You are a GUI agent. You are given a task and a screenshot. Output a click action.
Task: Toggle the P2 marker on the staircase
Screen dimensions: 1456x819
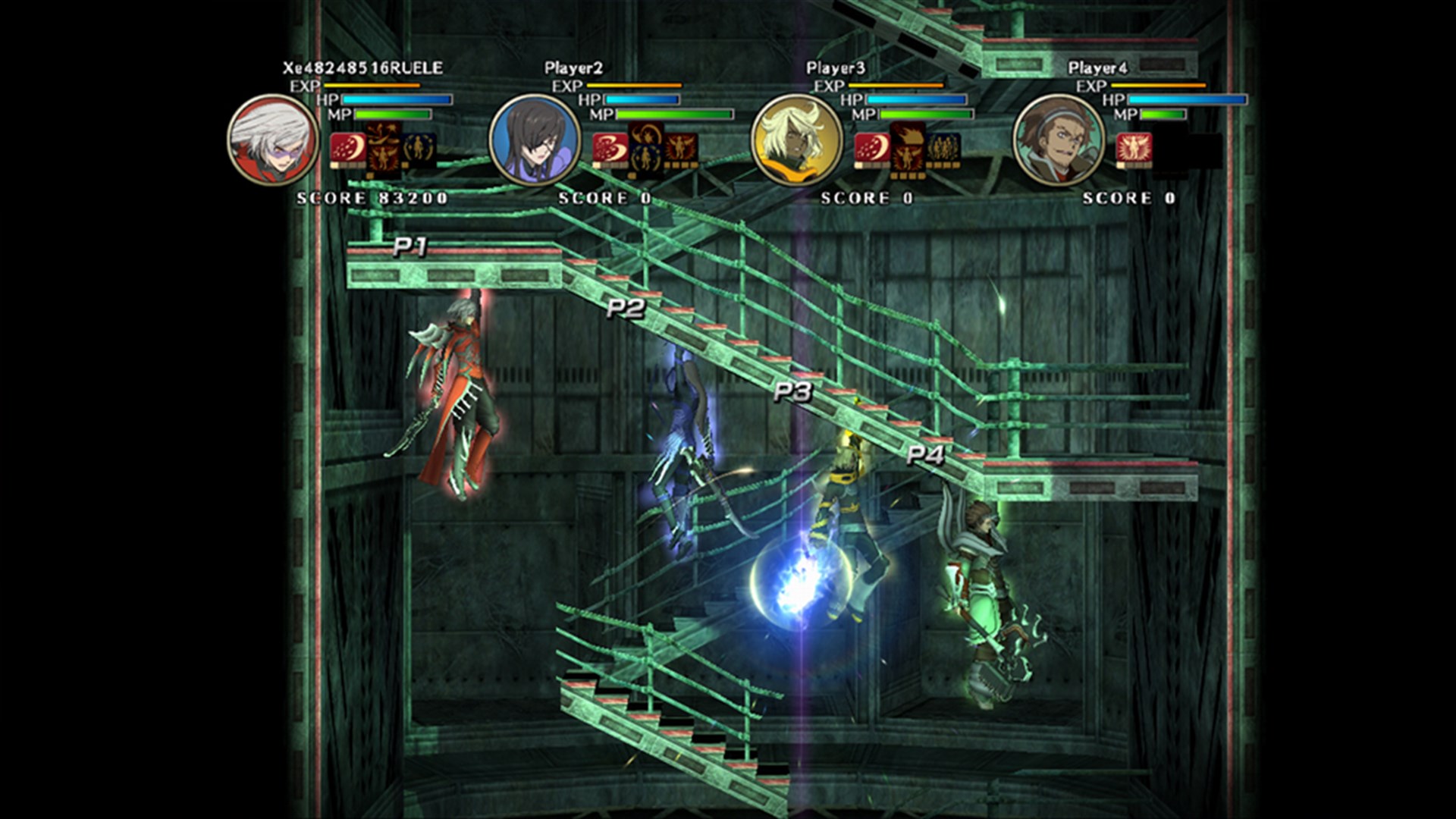point(625,306)
